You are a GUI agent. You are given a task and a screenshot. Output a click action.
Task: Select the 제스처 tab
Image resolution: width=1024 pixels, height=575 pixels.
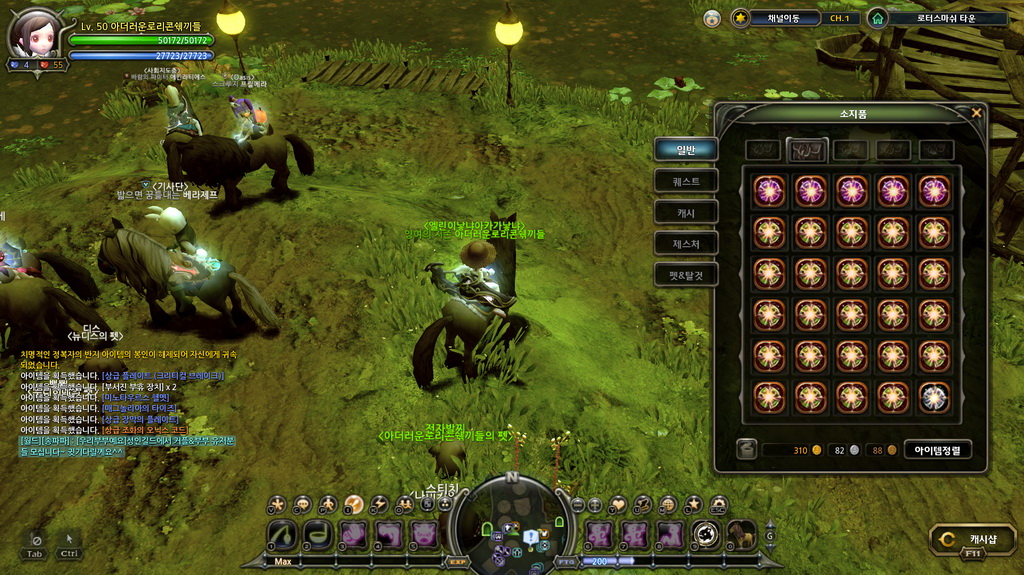pyautogui.click(x=685, y=242)
